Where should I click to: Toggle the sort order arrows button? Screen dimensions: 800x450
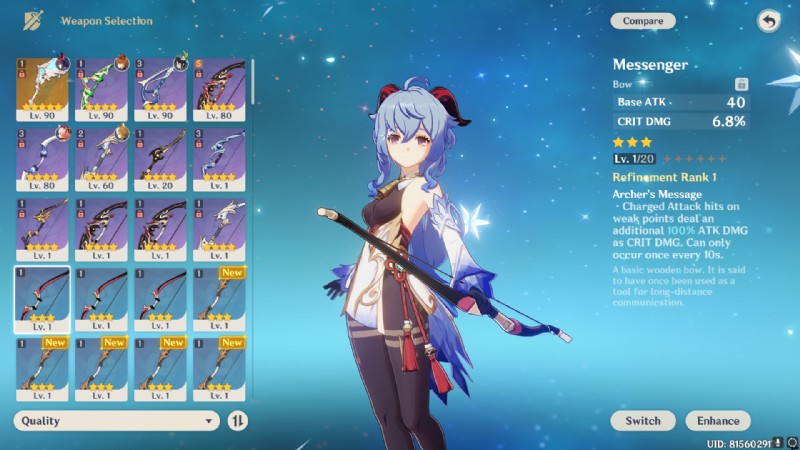[x=238, y=421]
